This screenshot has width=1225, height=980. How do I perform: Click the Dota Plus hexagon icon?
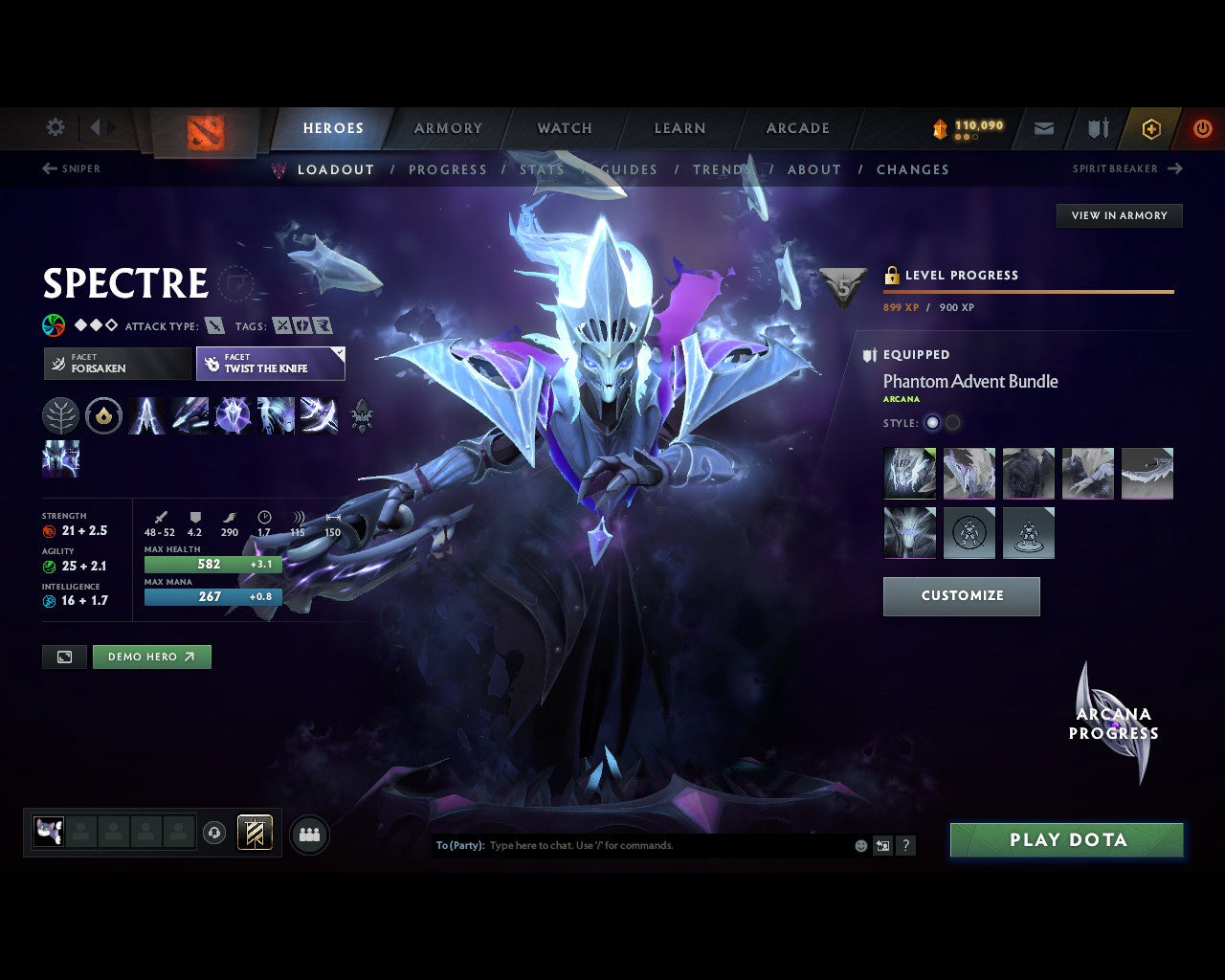pos(1151,128)
